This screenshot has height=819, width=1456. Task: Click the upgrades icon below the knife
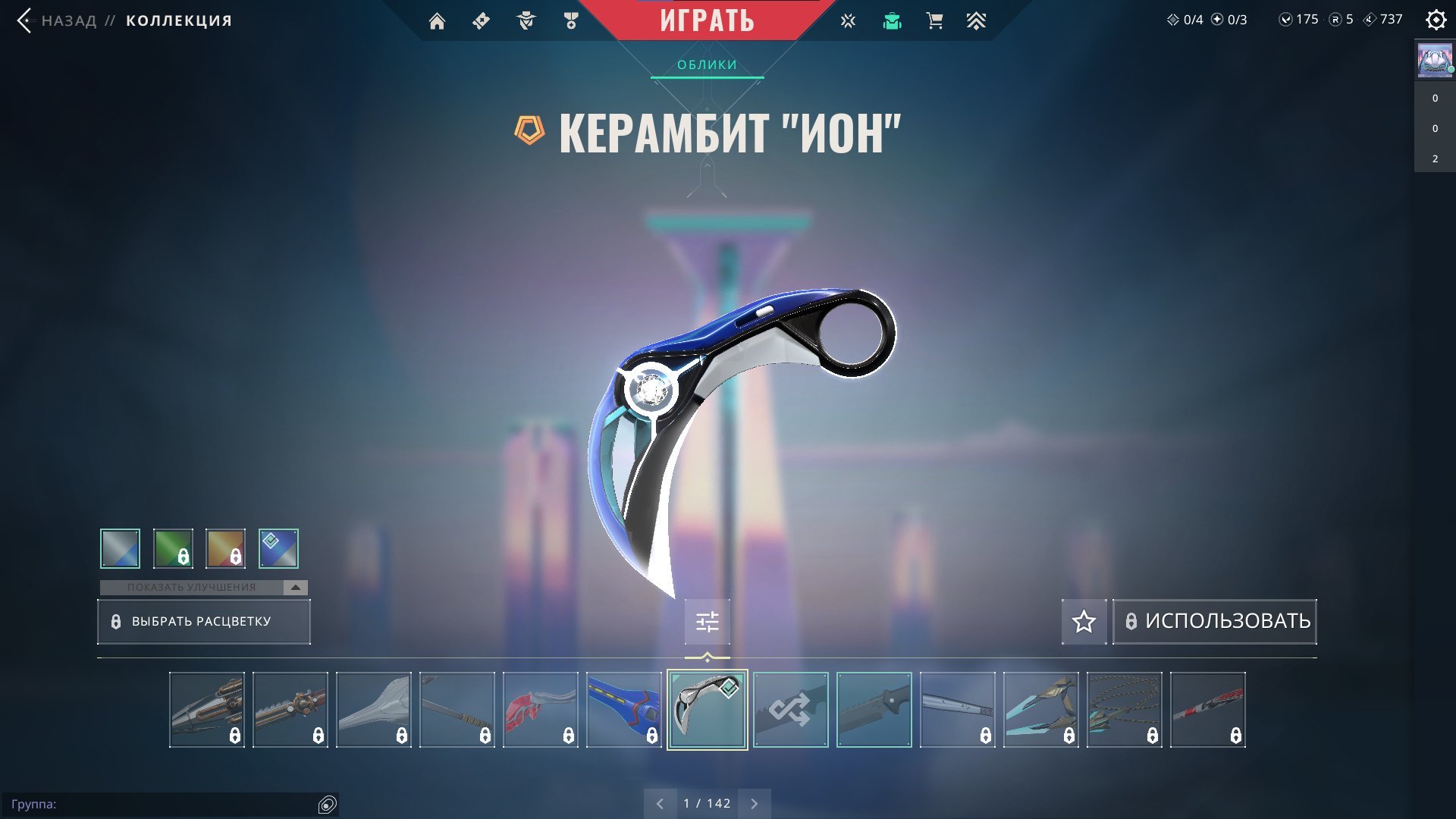(x=706, y=621)
